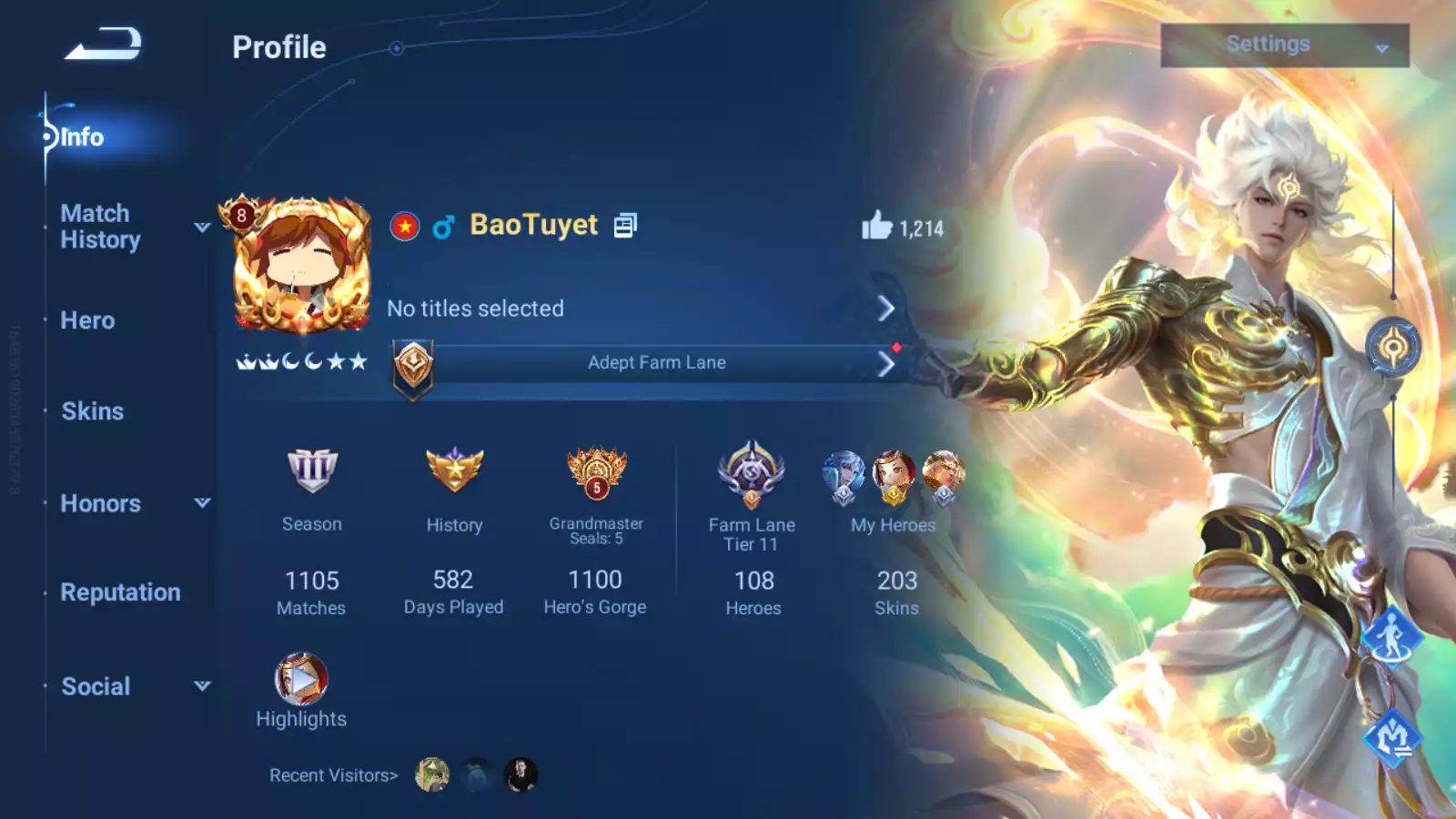The height and width of the screenshot is (819, 1456).
Task: Switch to the Info tab
Action: (82, 137)
